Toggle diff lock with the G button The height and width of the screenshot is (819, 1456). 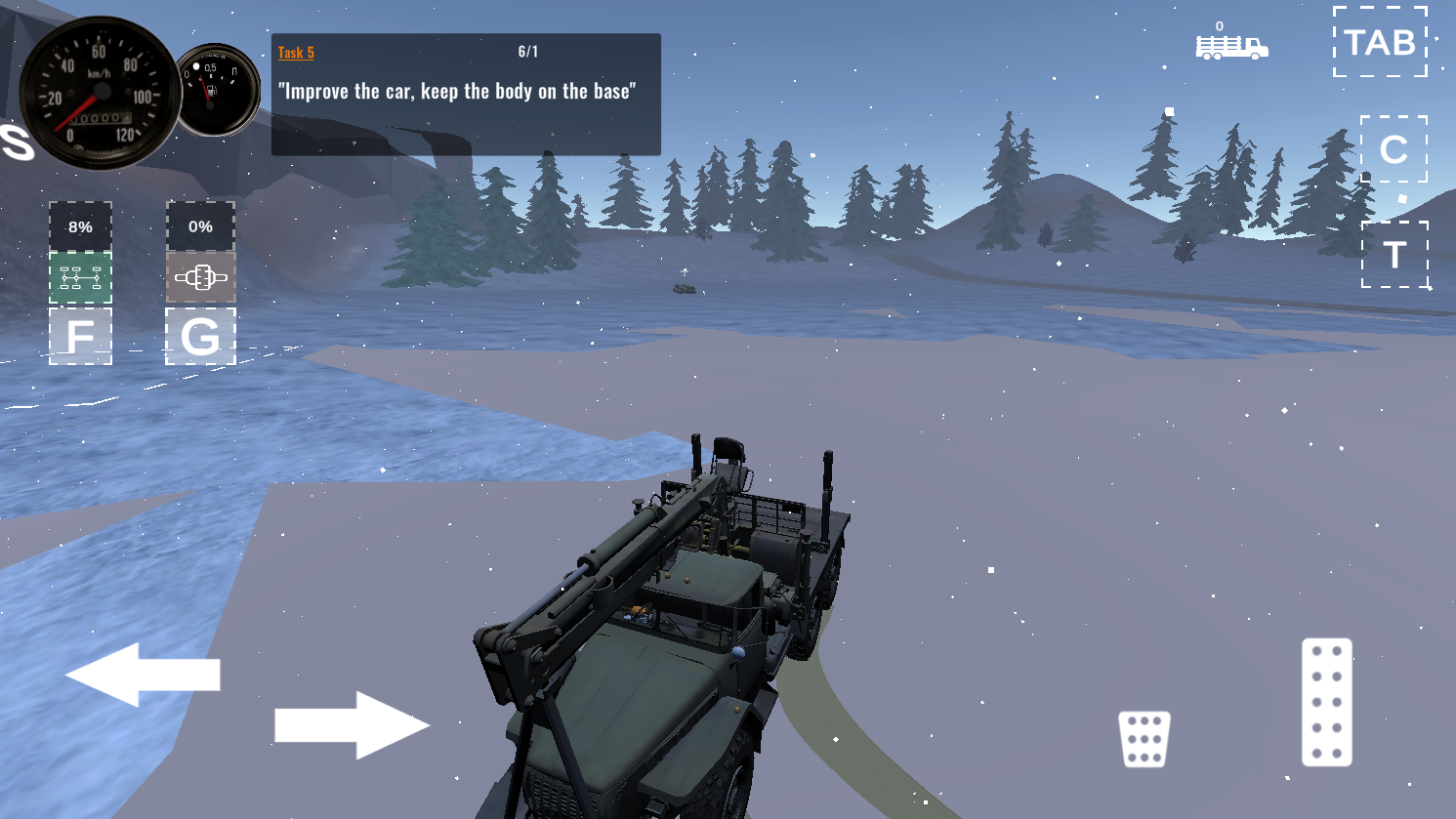pyautogui.click(x=200, y=339)
